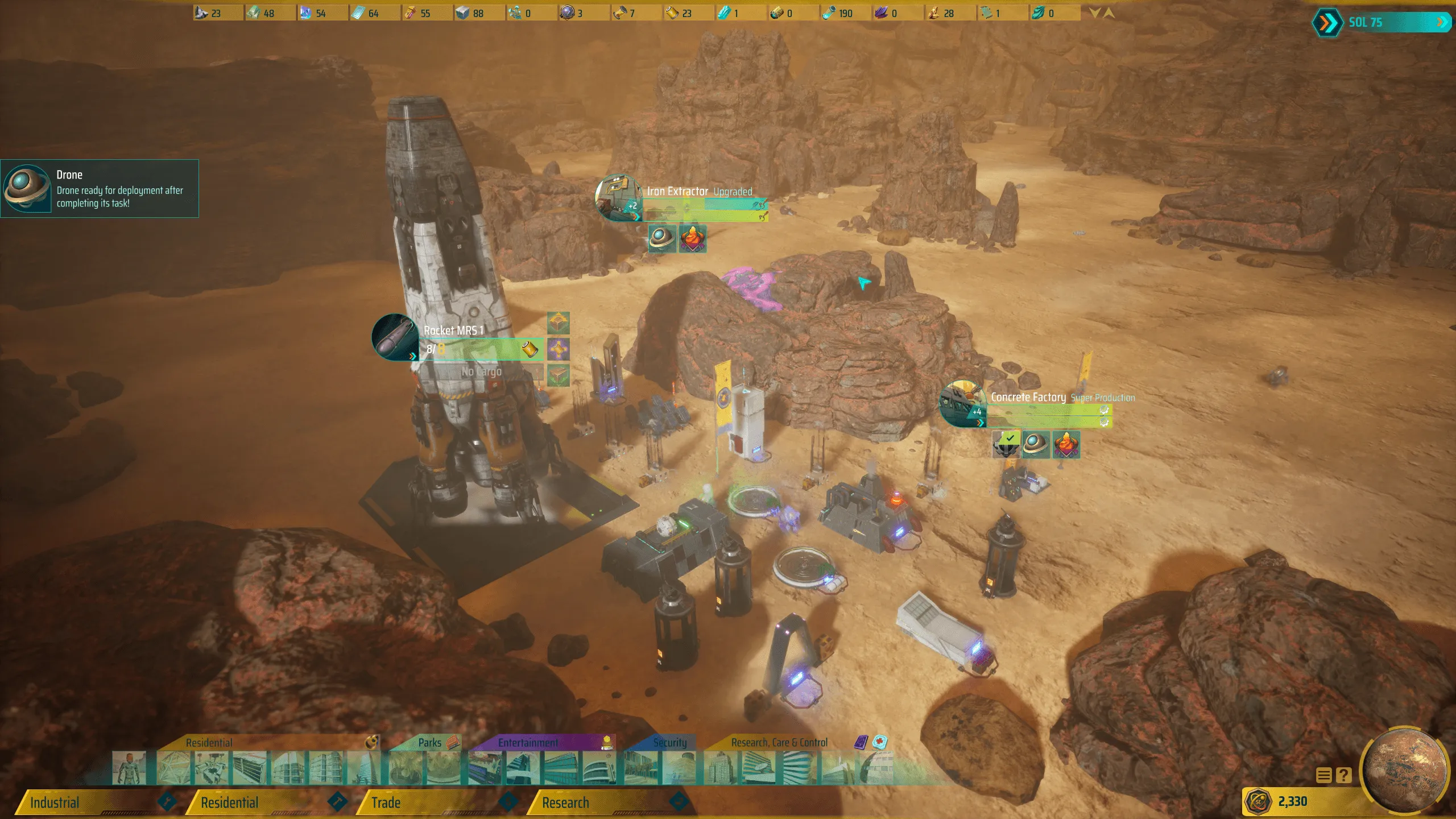Click the top cargo box icon beside Rocket
This screenshot has width=1456, height=819.
[558, 322]
